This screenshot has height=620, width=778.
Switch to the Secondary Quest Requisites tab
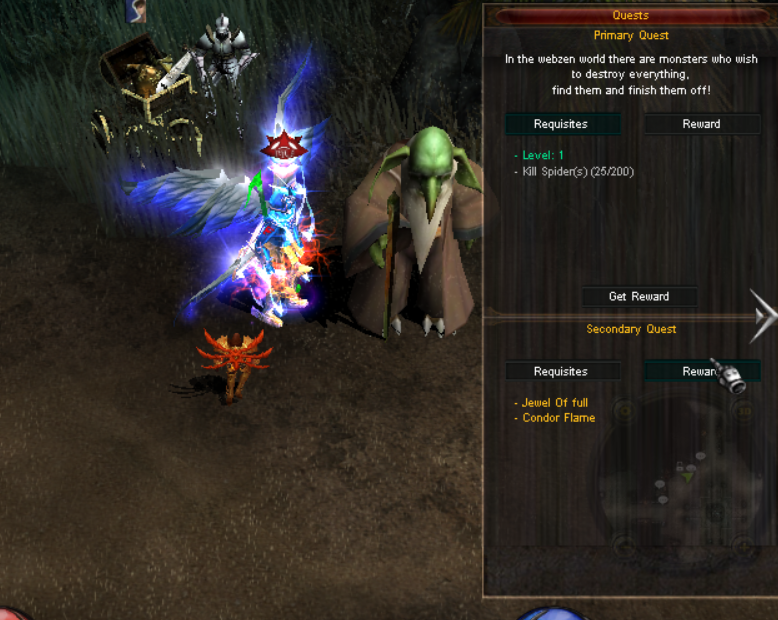561,371
